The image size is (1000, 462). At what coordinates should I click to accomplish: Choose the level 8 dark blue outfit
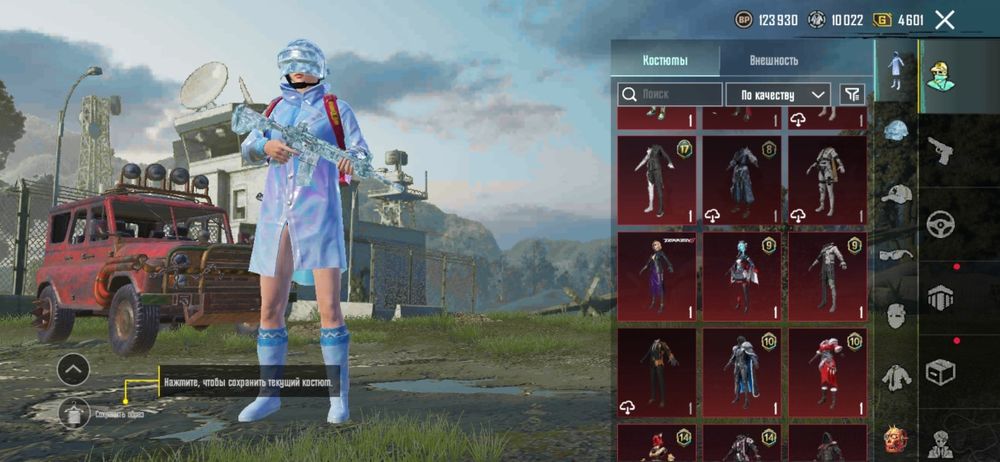[x=742, y=180]
